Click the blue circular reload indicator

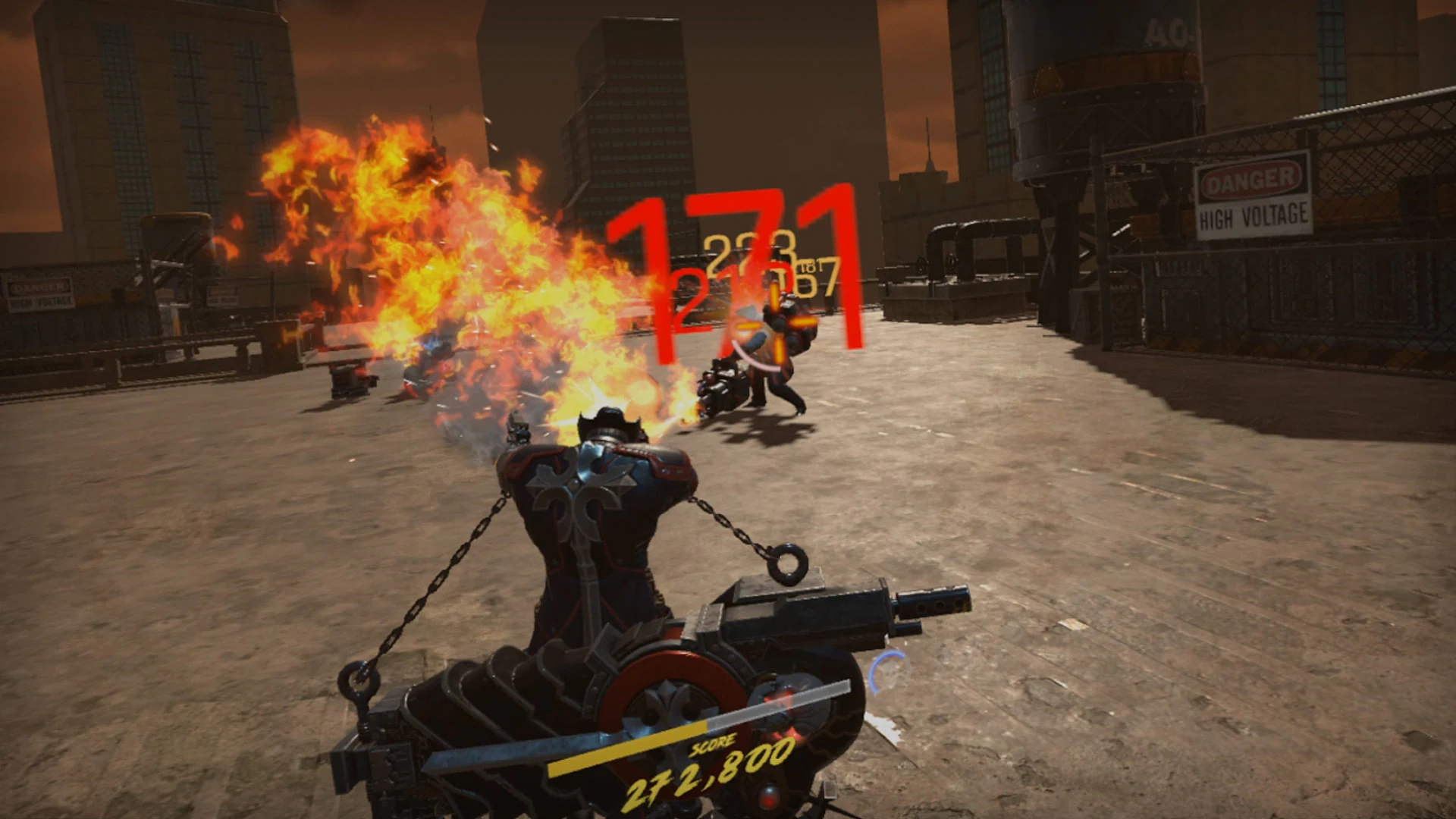pos(887,671)
